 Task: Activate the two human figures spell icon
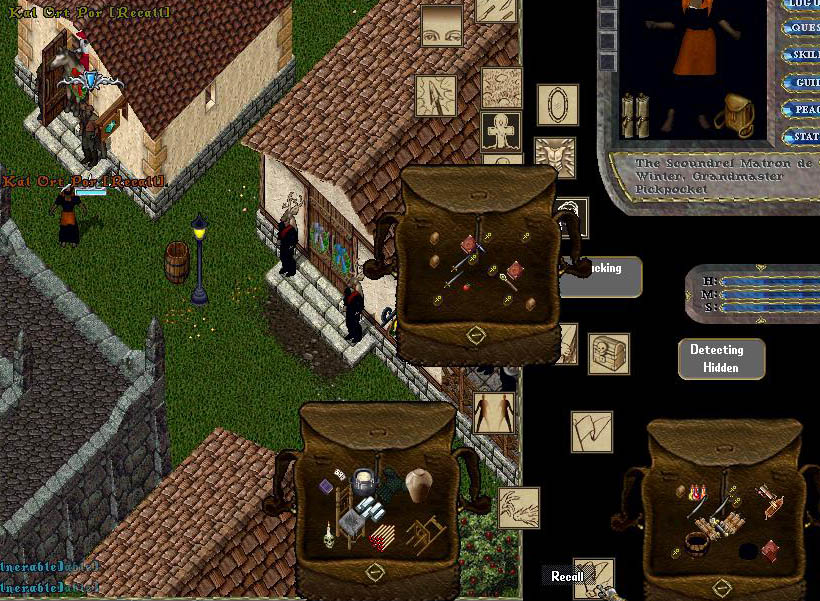click(494, 412)
